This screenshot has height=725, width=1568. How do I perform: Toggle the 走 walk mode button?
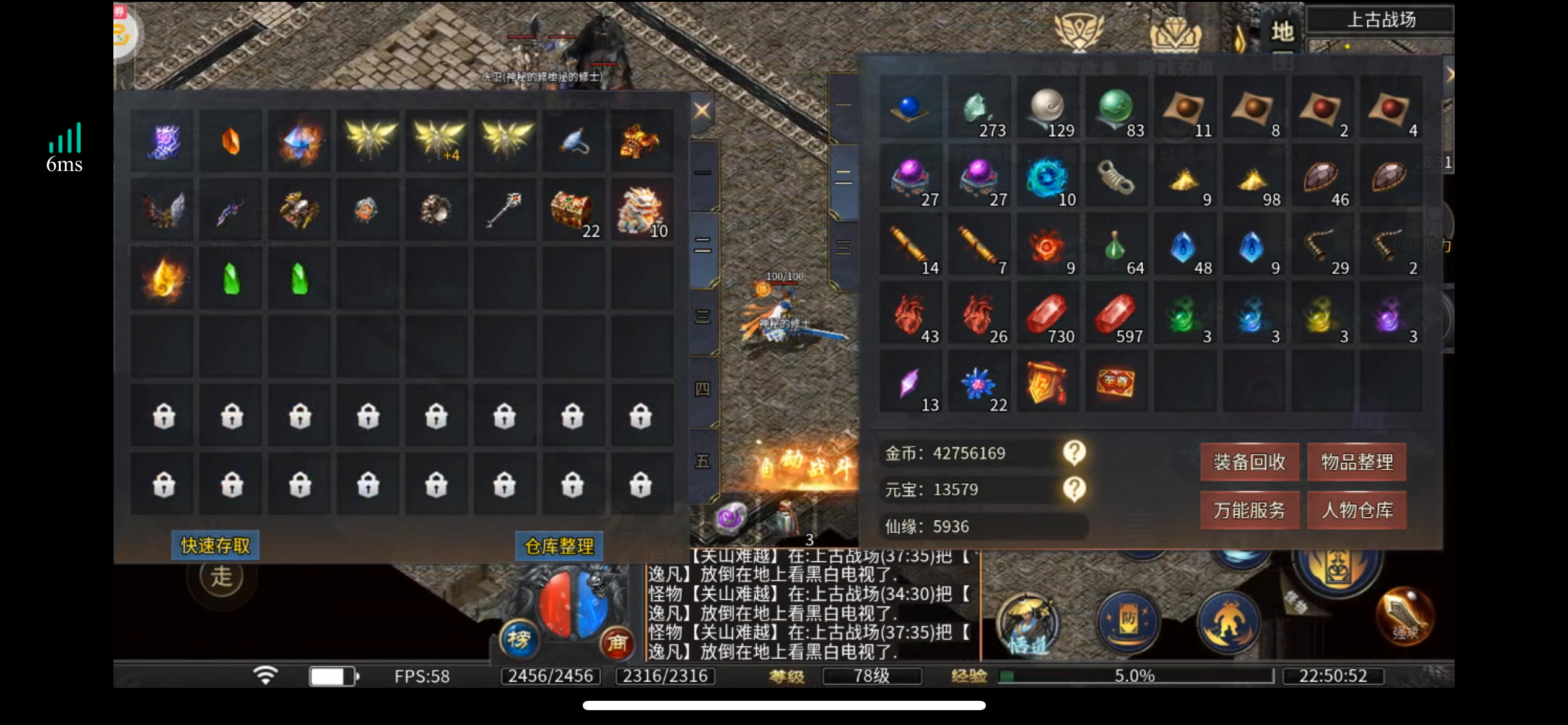click(221, 578)
